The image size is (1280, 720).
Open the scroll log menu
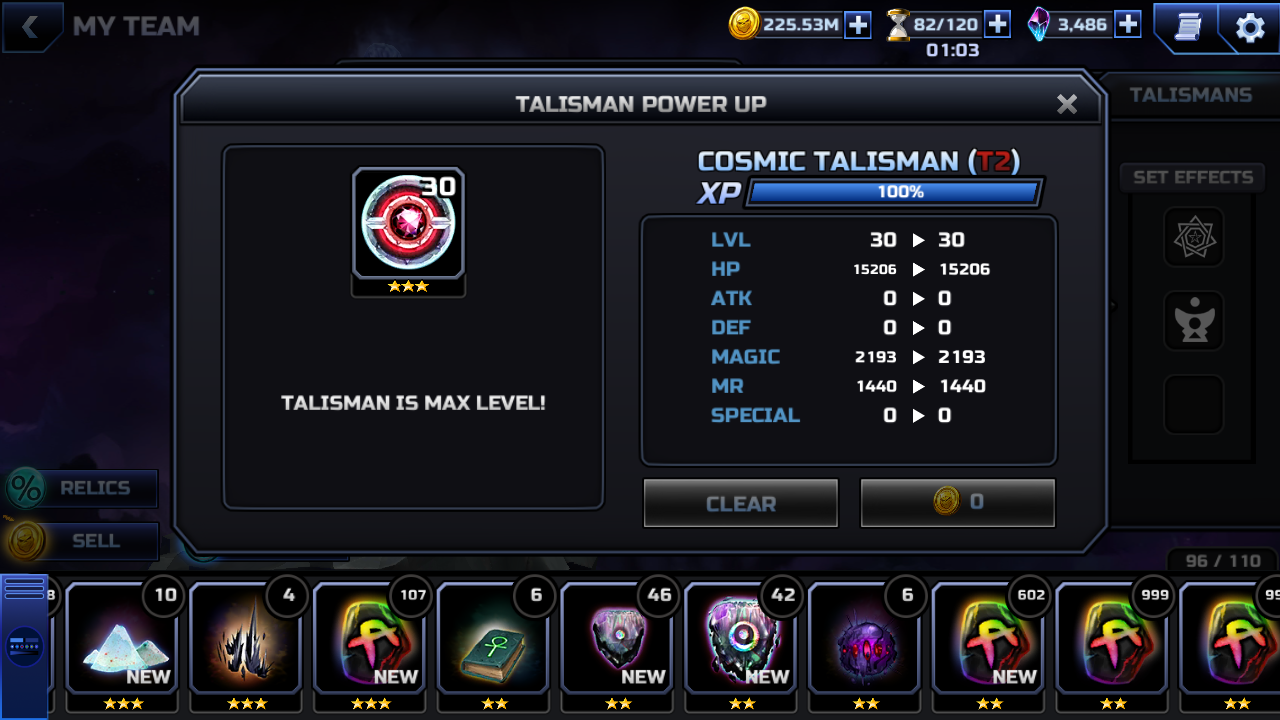[x=1187, y=27]
